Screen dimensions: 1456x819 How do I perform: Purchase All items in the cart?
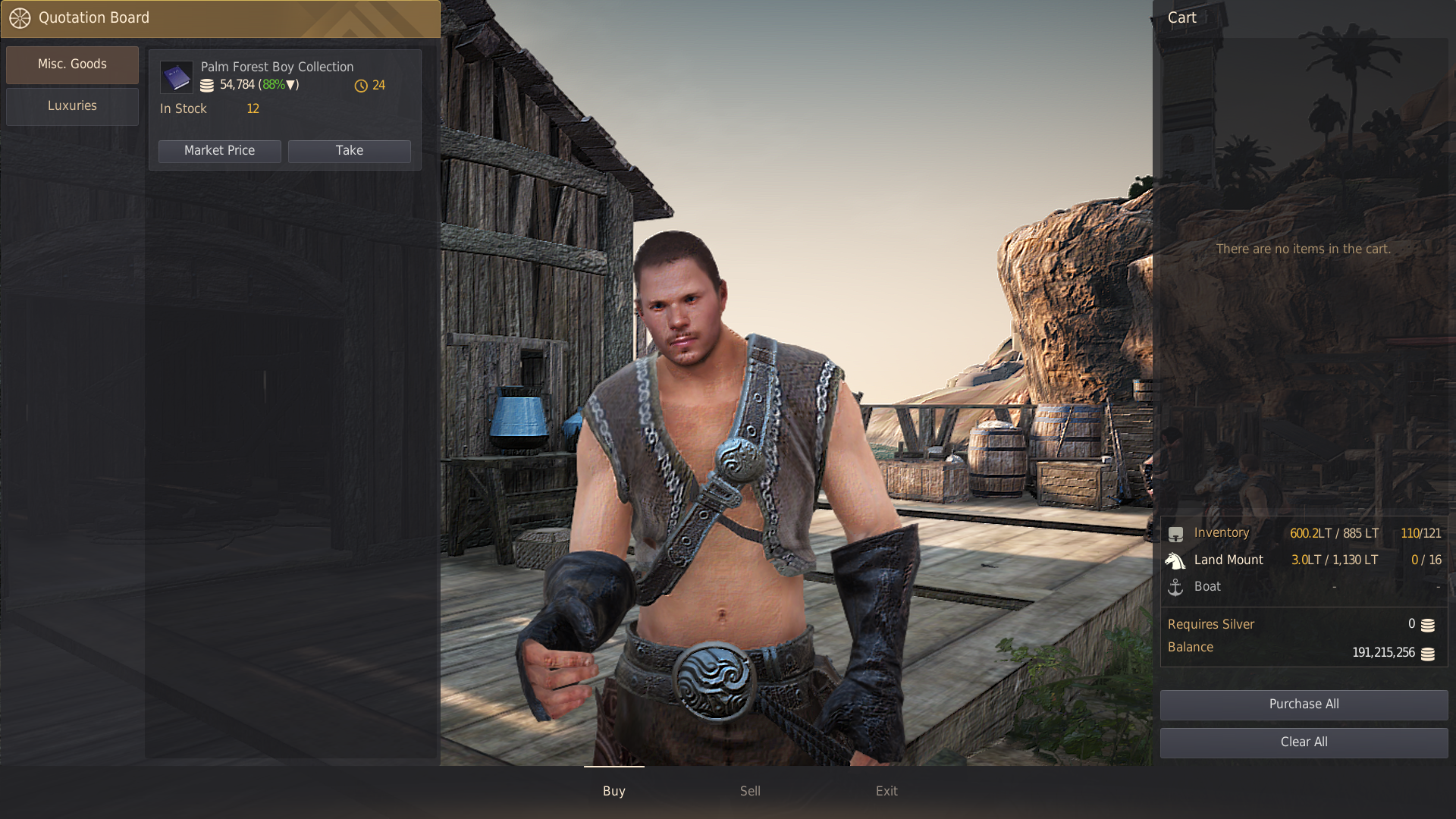1304,704
